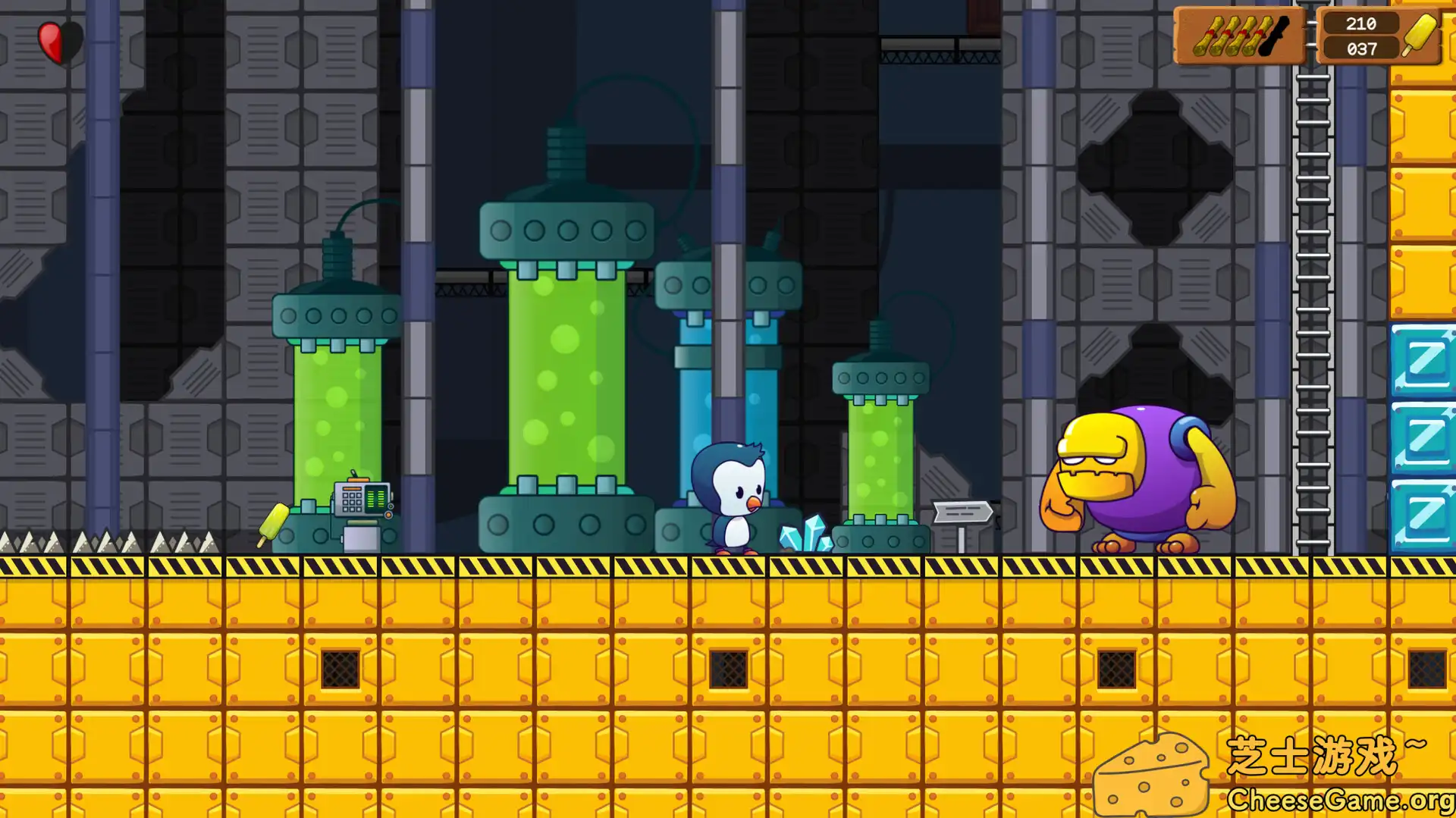Image resolution: width=1456 pixels, height=818 pixels.
Task: Click the popsicle pickup on the left platform
Action: (272, 522)
